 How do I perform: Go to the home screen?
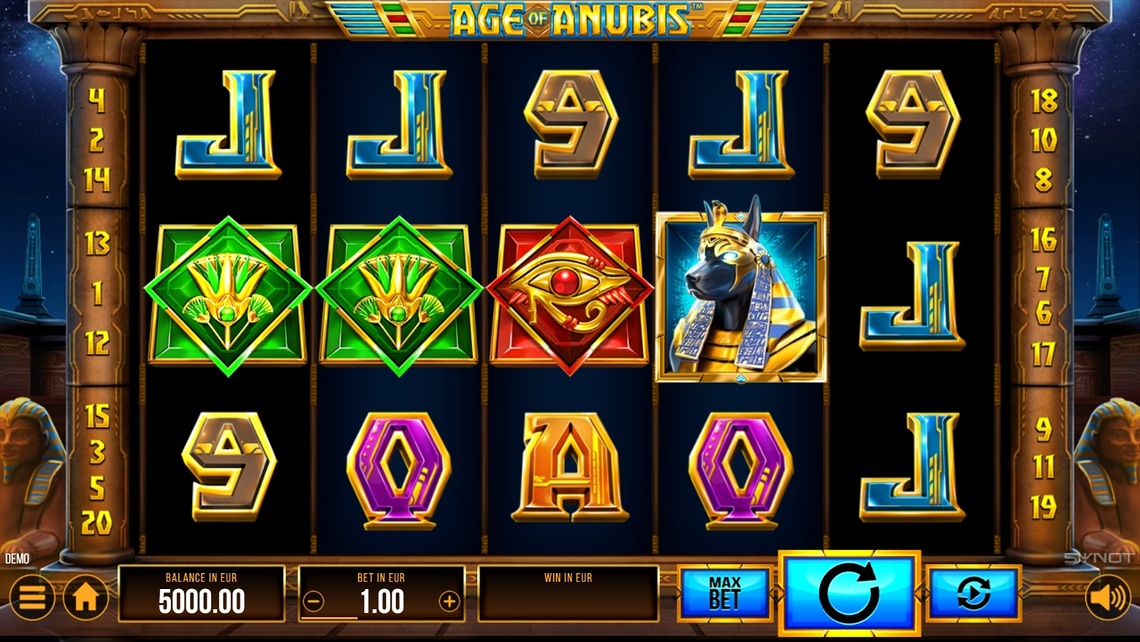click(x=86, y=598)
